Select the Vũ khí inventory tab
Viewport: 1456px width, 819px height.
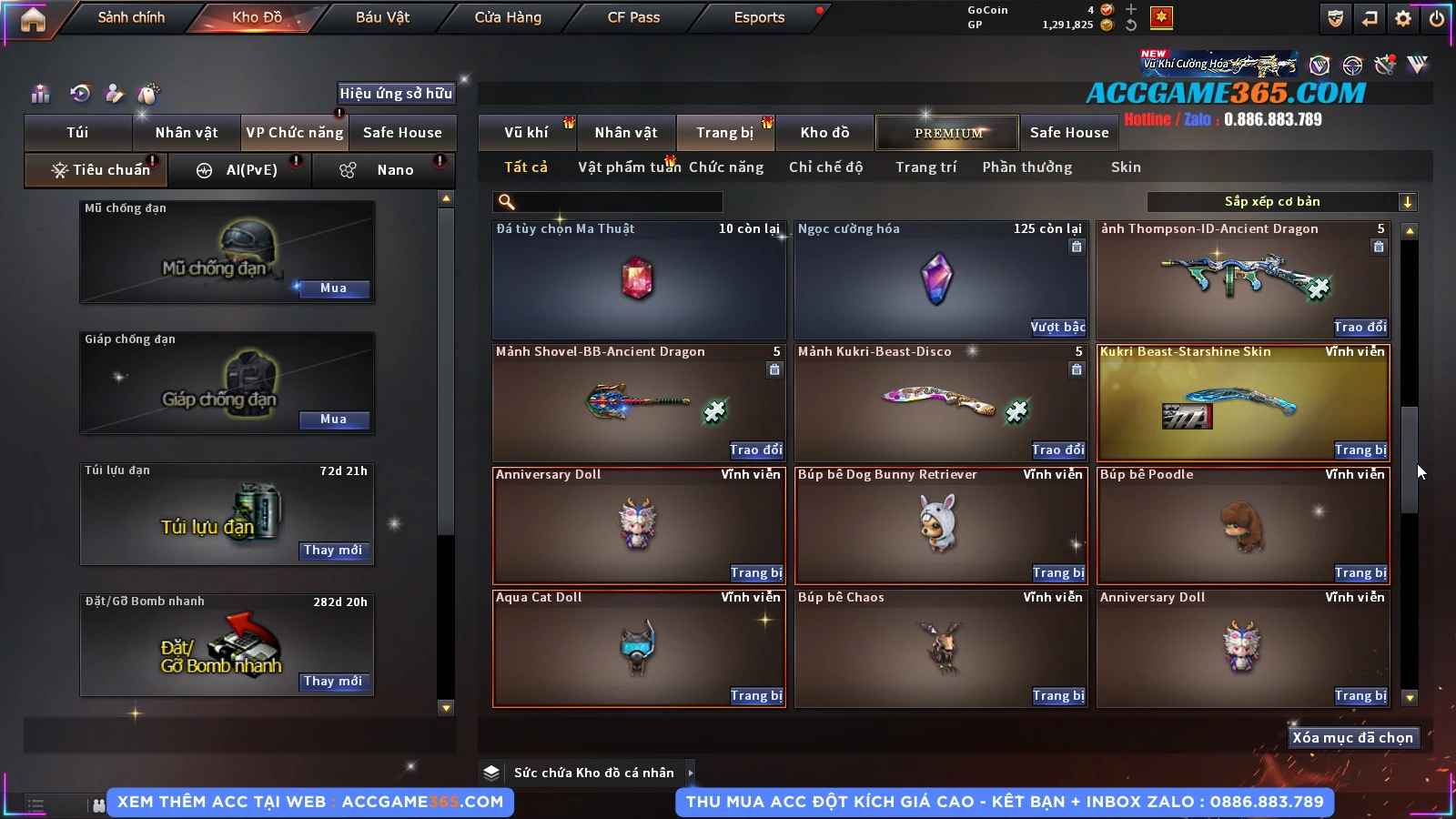point(526,133)
